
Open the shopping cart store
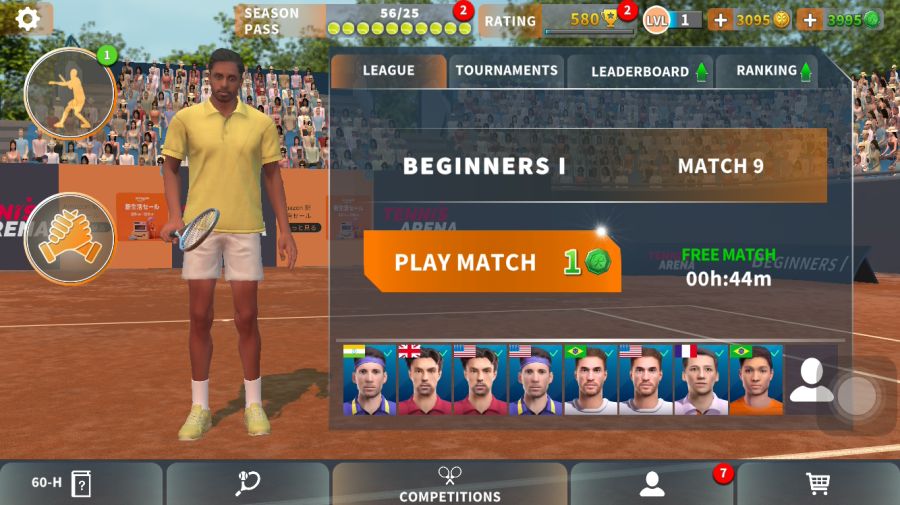(x=818, y=483)
